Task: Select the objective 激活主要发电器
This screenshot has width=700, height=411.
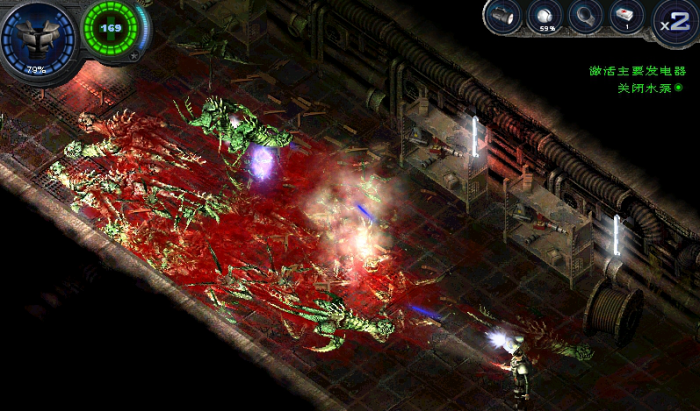Action: 636,71
